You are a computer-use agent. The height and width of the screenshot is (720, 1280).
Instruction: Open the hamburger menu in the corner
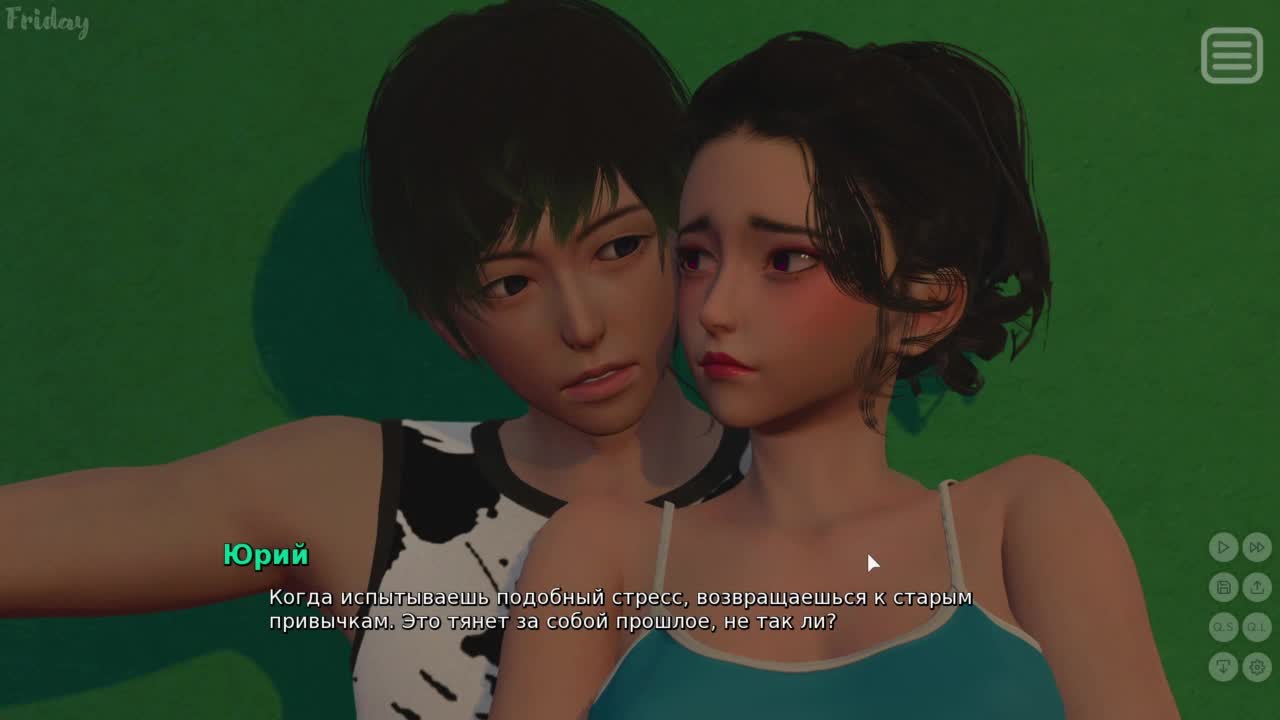1231,55
